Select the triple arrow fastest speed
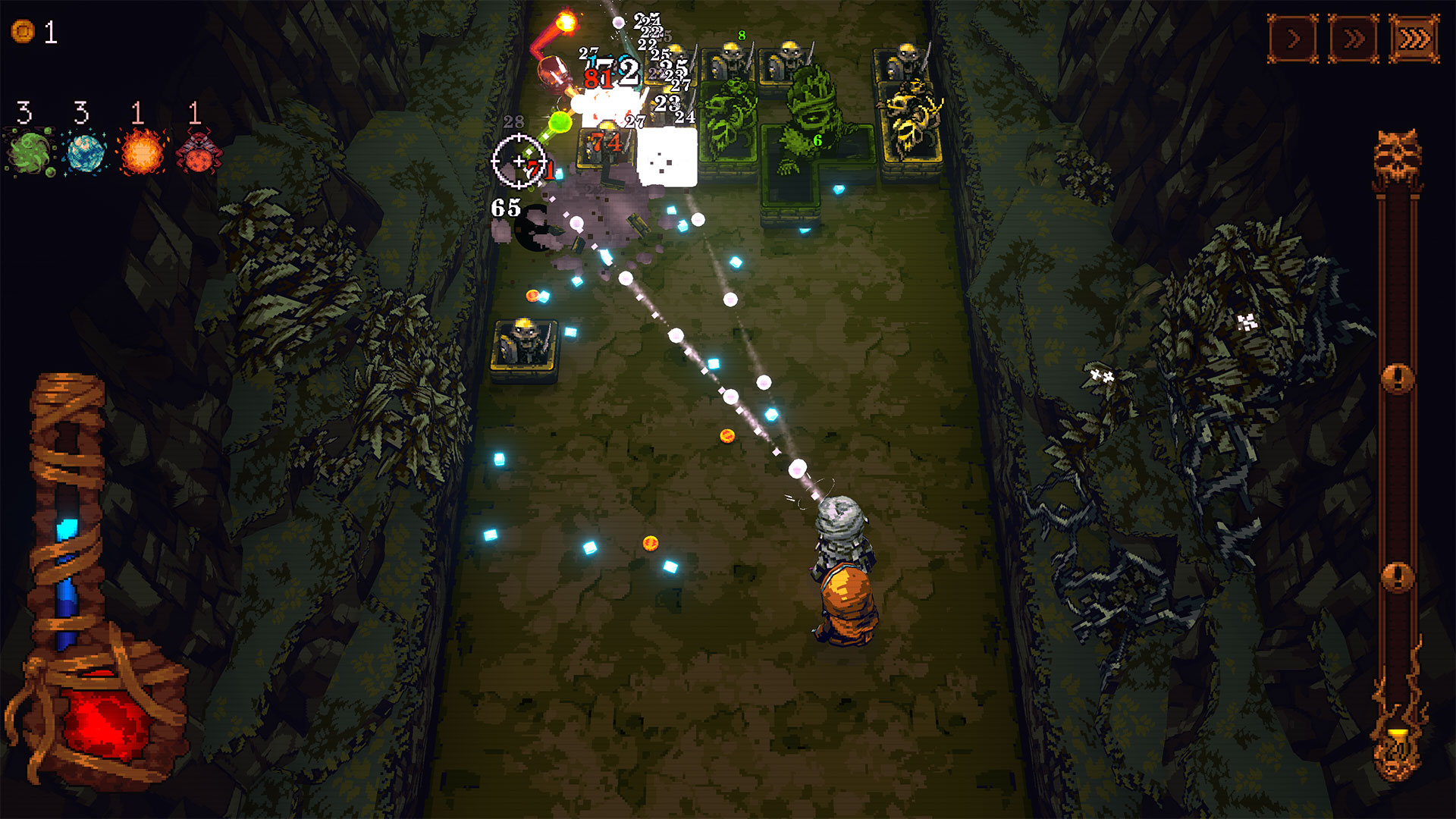Screen dimensions: 1456x819 [x=1414, y=38]
